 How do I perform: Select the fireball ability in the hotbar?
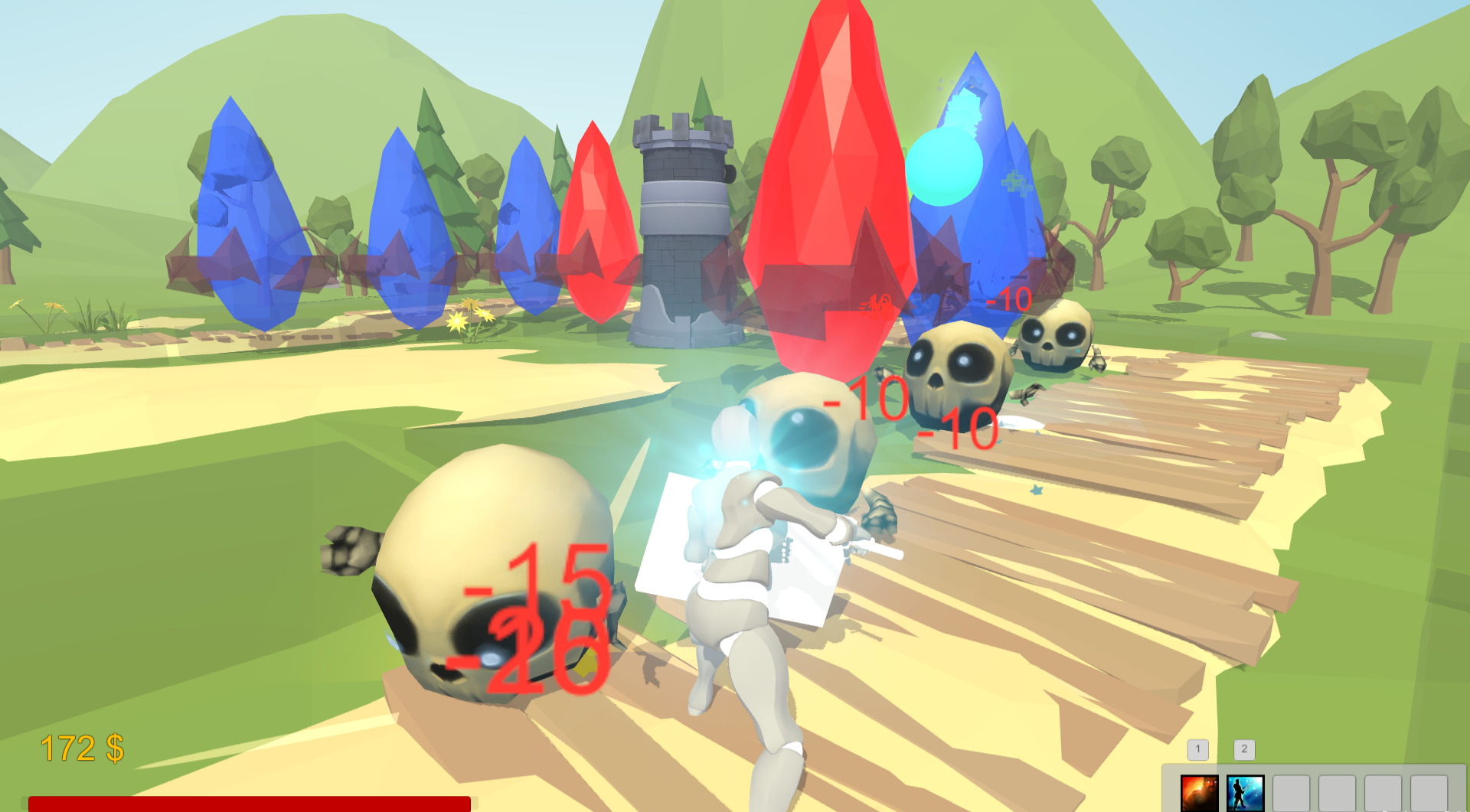click(1200, 794)
